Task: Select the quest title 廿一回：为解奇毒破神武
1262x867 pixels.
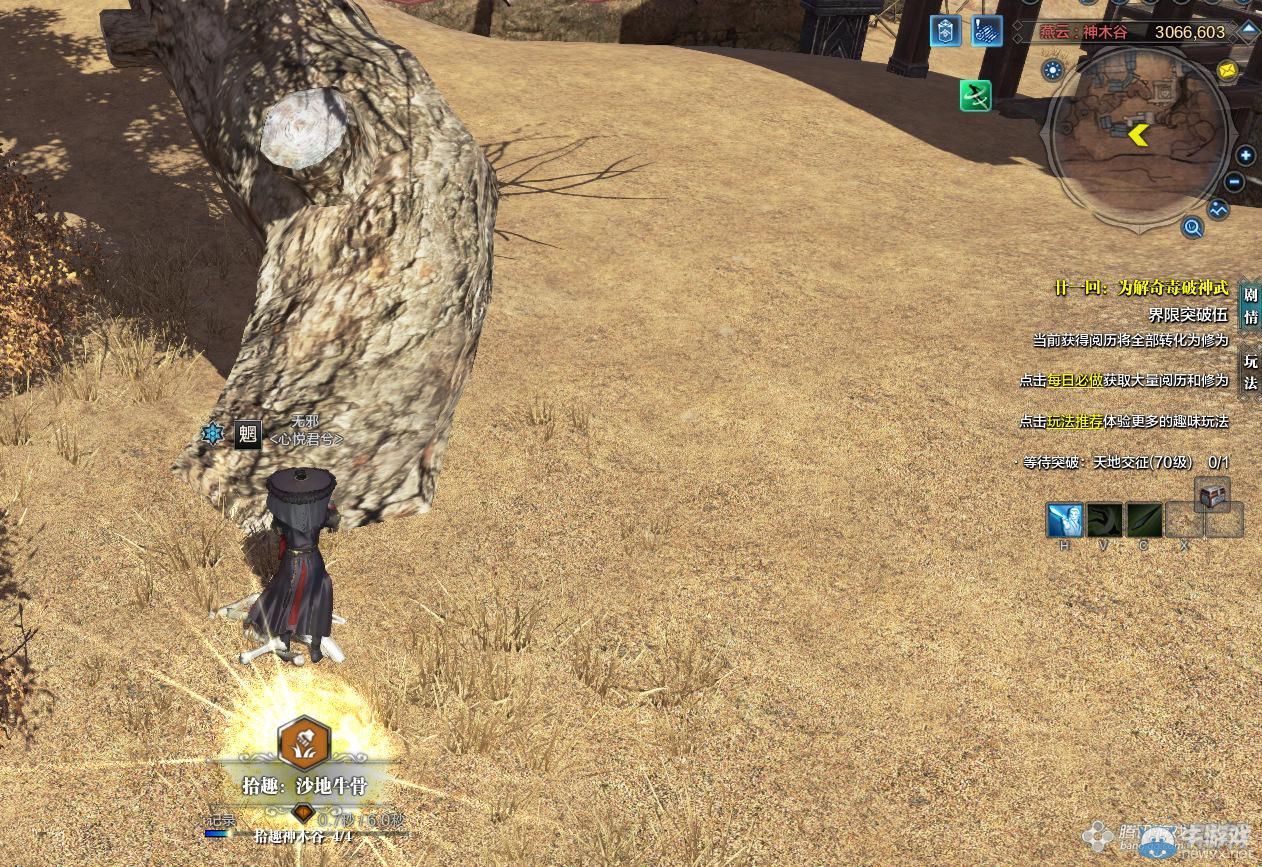Action: coord(1140,288)
